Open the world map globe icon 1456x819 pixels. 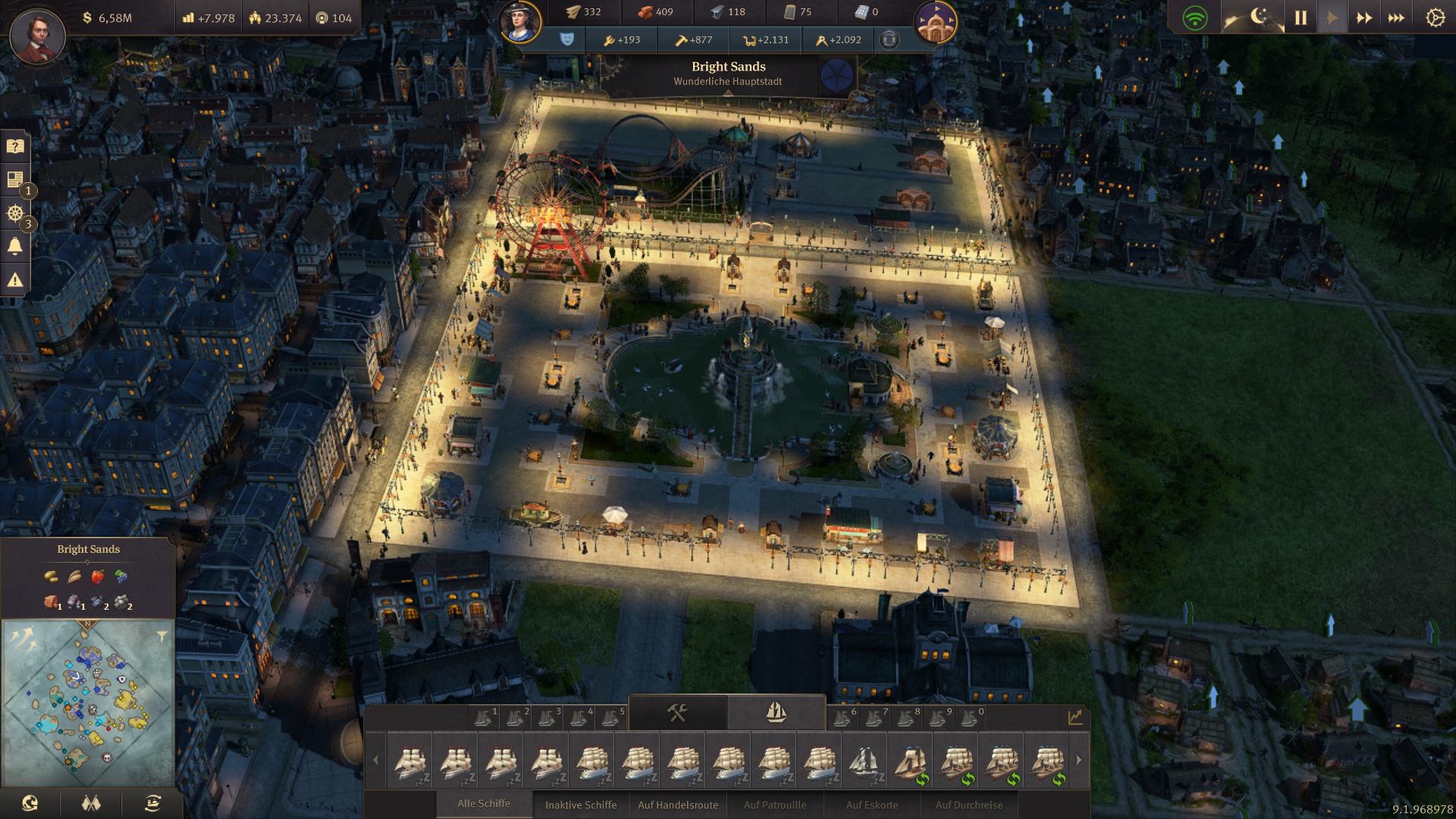pos(30,803)
